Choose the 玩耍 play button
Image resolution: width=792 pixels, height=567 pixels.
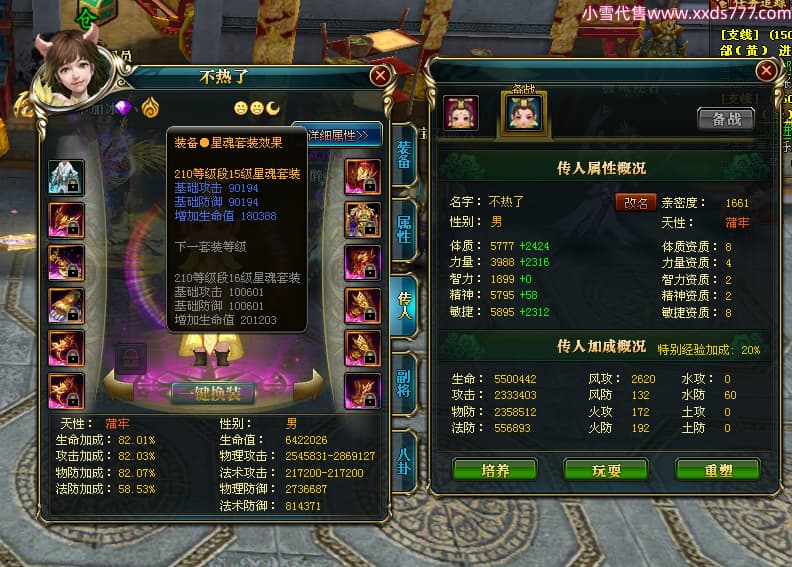tap(606, 469)
